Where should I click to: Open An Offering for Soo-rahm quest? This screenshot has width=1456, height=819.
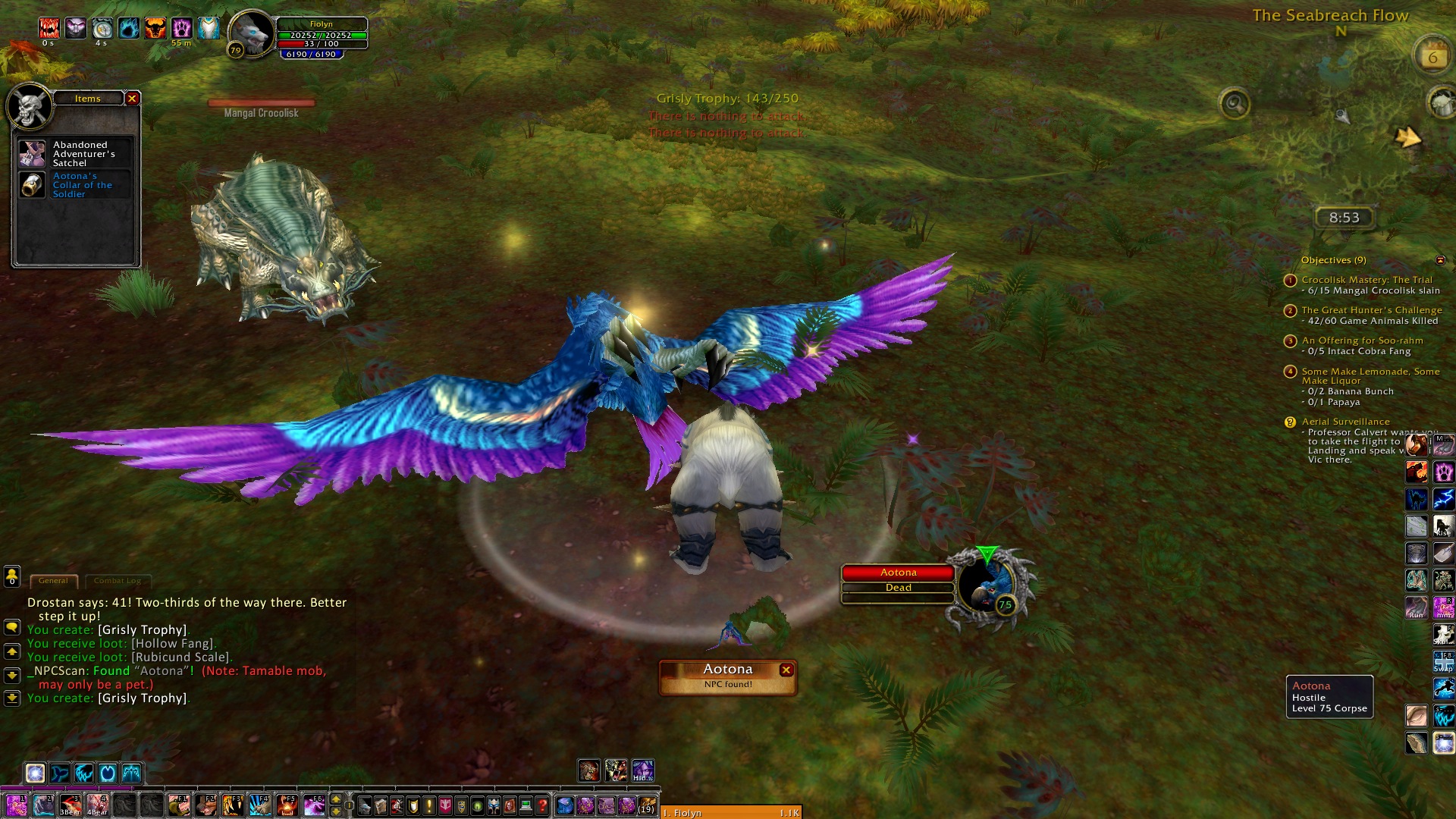(x=1362, y=340)
